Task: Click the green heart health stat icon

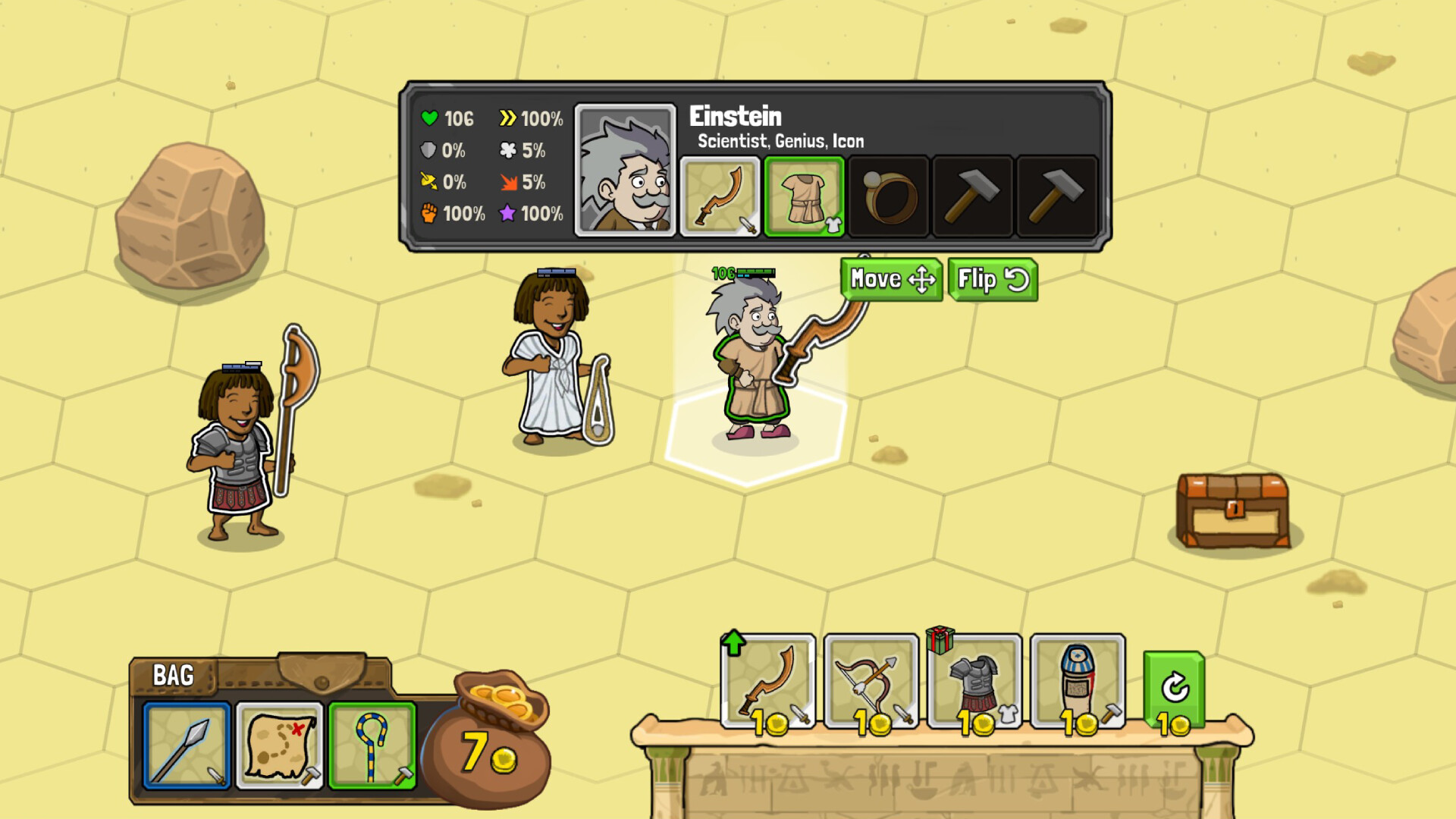Action: point(430,118)
